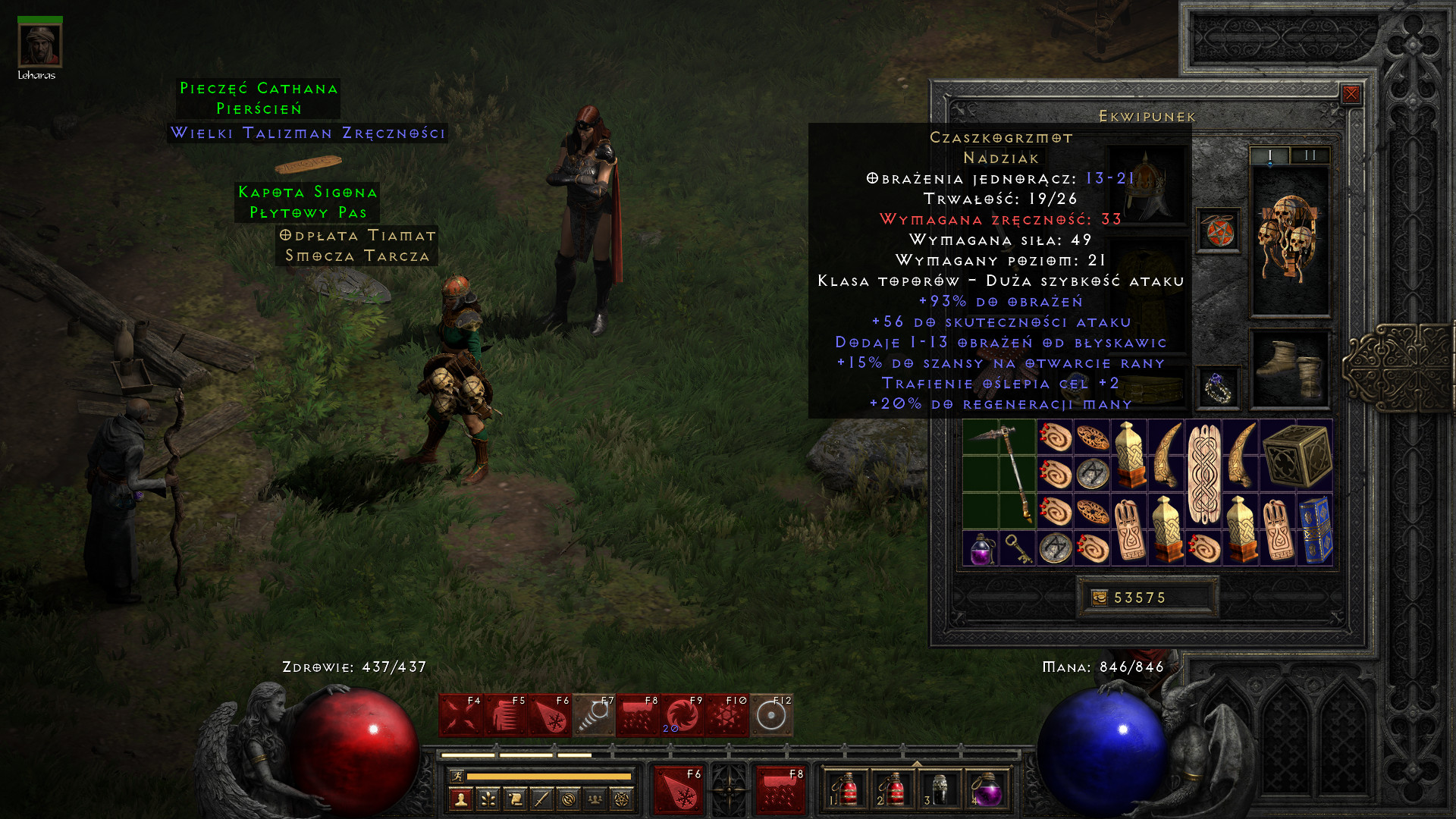Open the character sheet mini-panel button
The height and width of the screenshot is (819, 1456).
[x=460, y=799]
